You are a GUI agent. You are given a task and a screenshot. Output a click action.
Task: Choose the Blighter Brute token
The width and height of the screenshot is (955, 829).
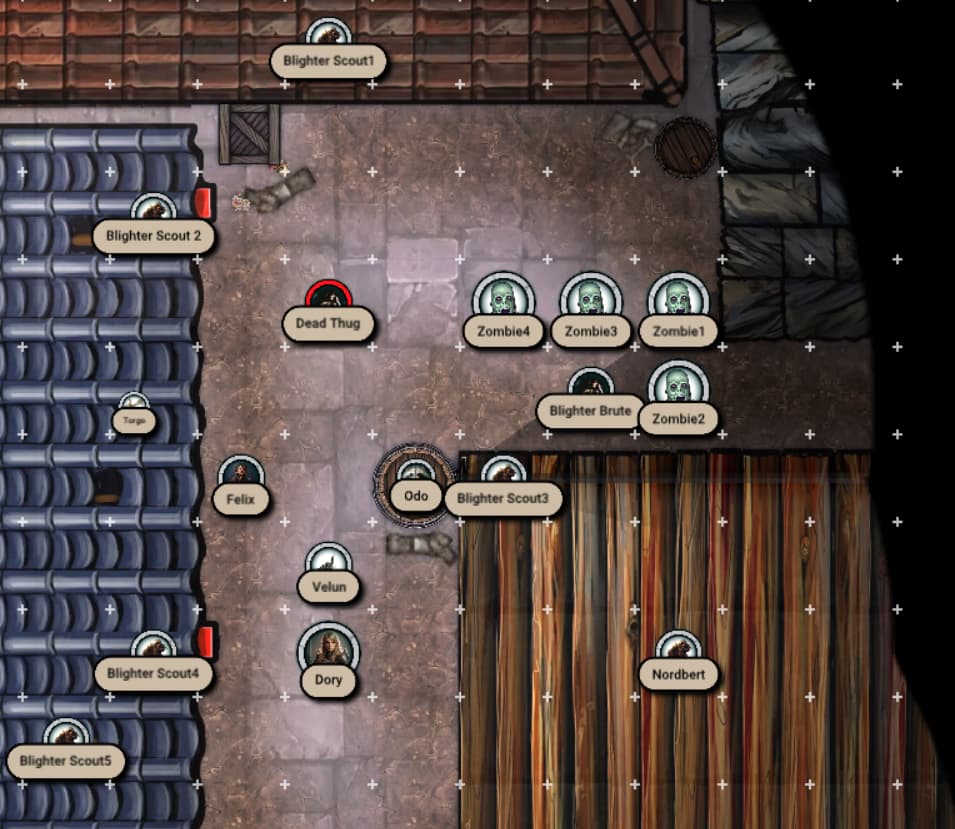[x=591, y=388]
